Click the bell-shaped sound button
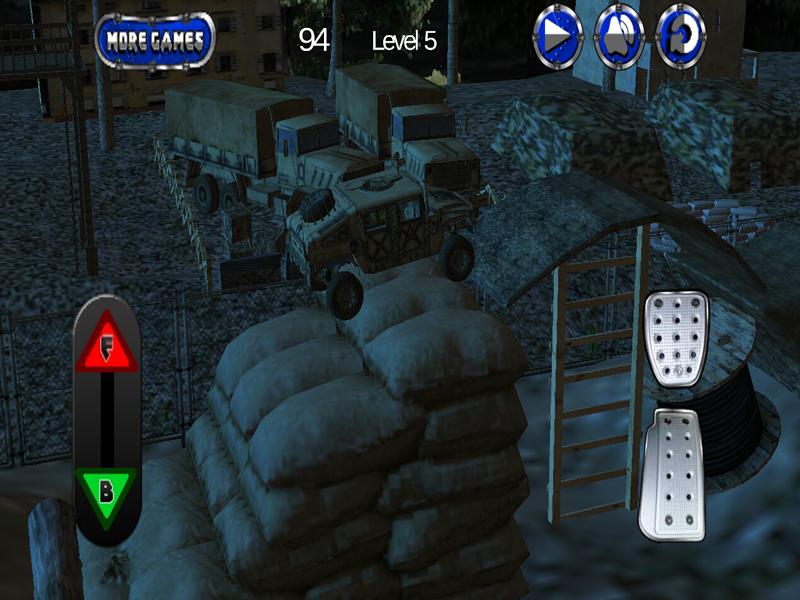This screenshot has width=800, height=600. 619,37
